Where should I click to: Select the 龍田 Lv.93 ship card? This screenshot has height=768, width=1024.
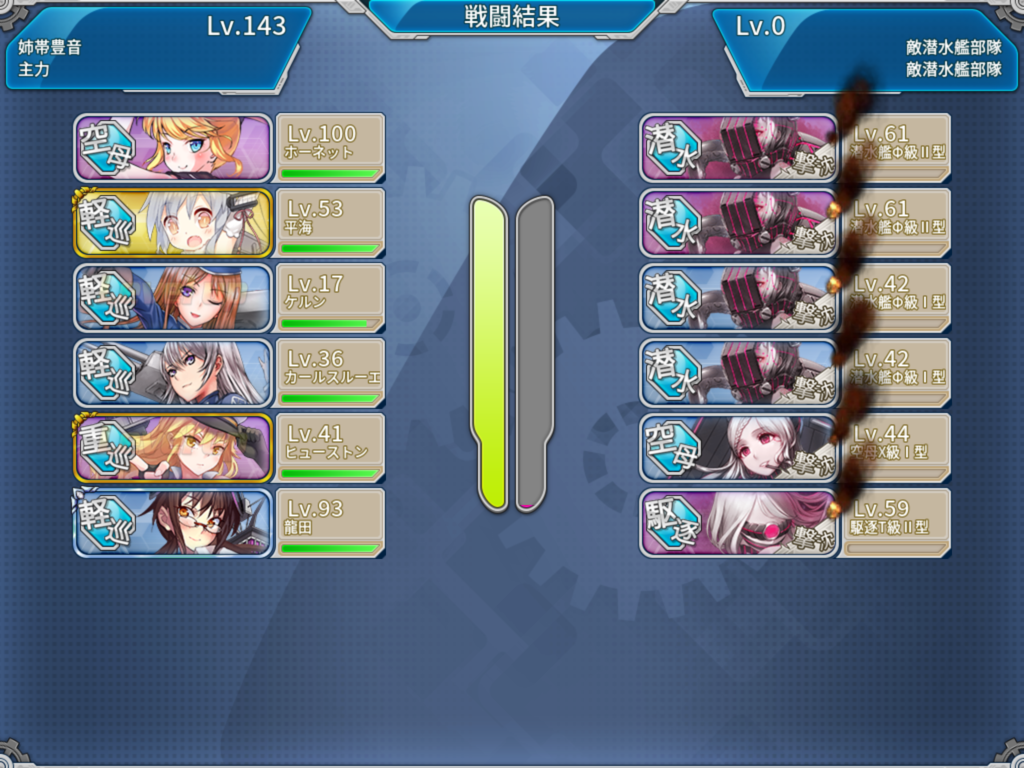coord(228,523)
